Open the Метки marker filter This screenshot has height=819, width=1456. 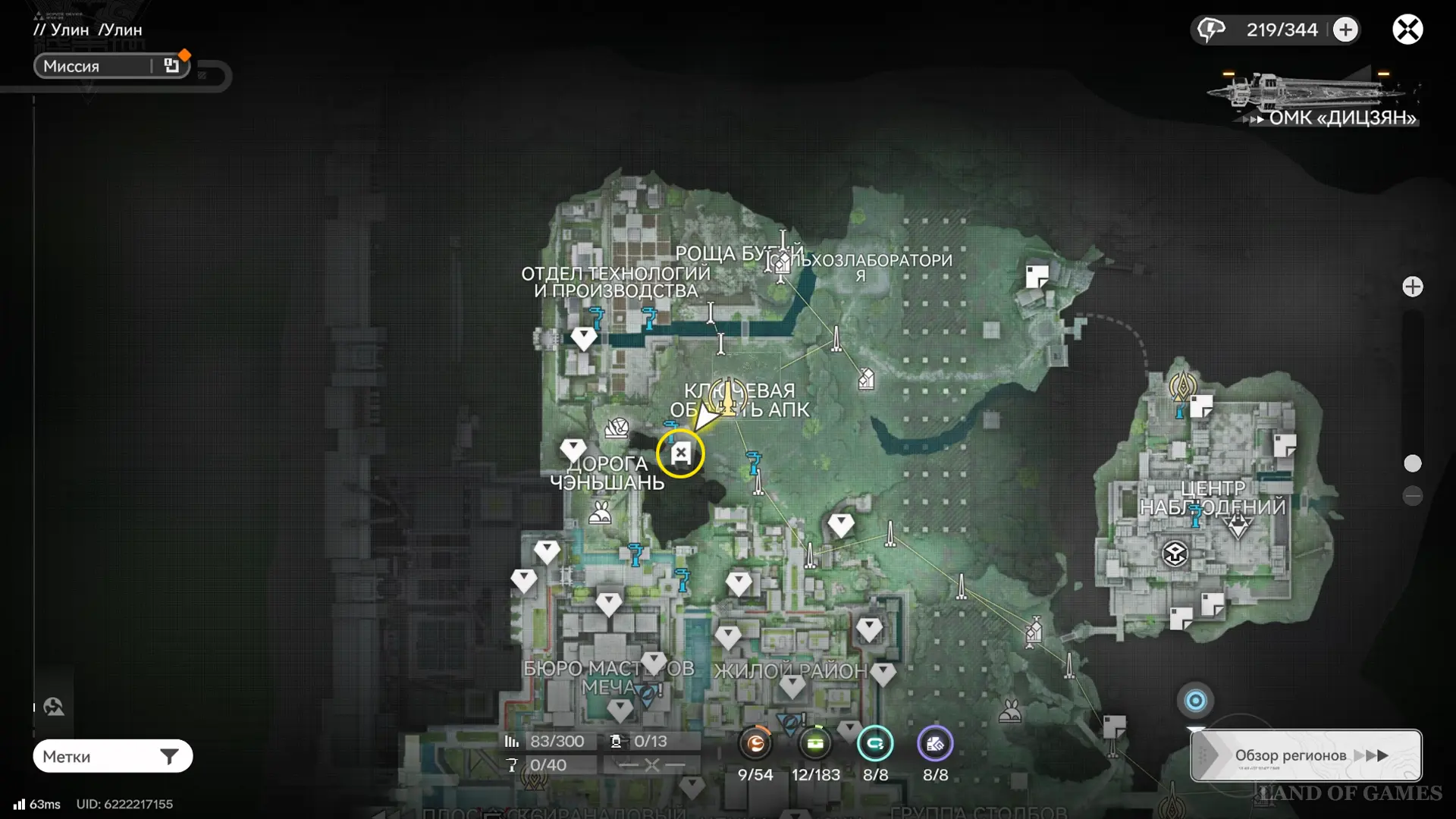tap(112, 756)
